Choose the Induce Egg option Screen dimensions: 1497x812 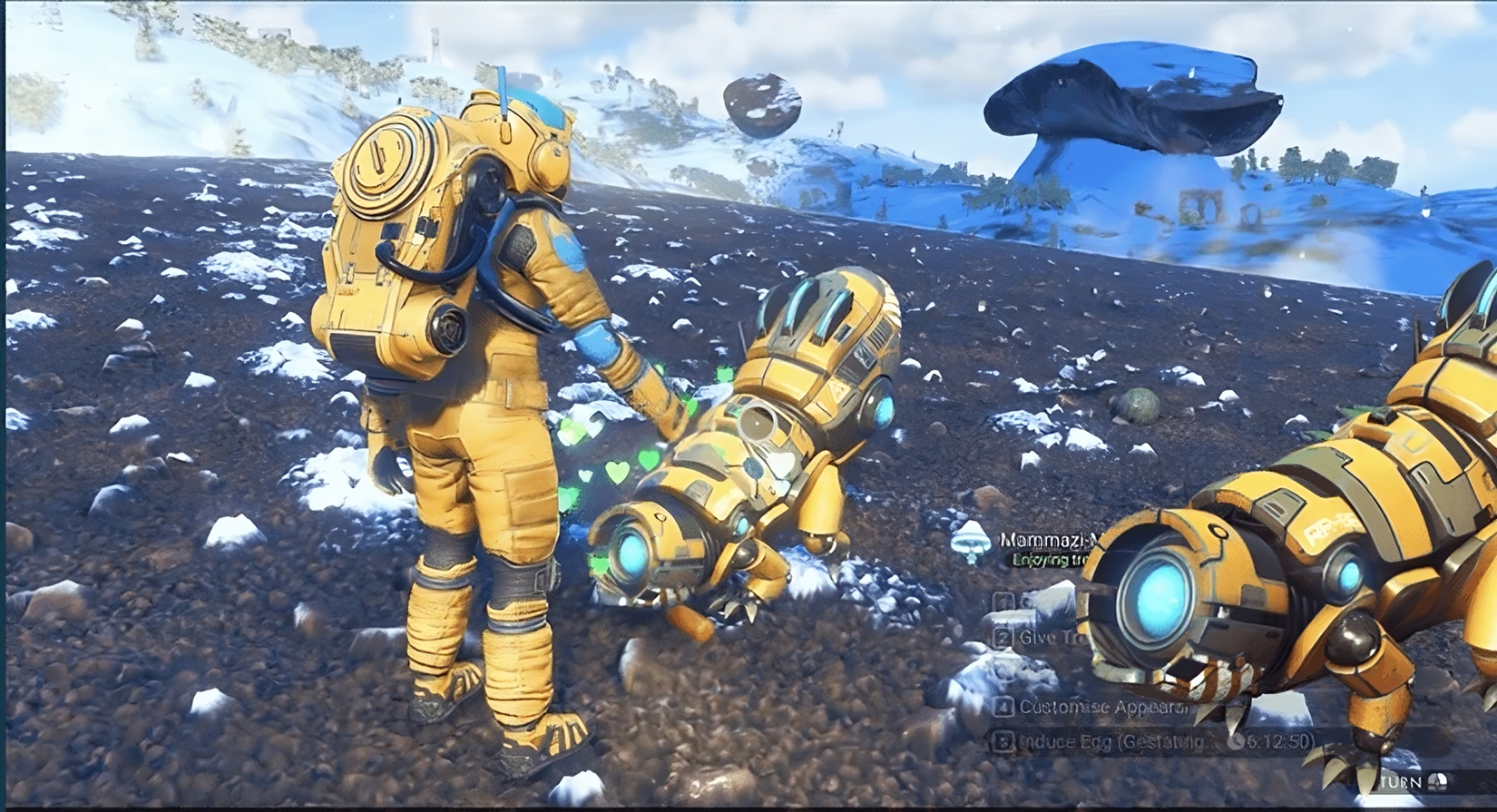pos(1111,742)
